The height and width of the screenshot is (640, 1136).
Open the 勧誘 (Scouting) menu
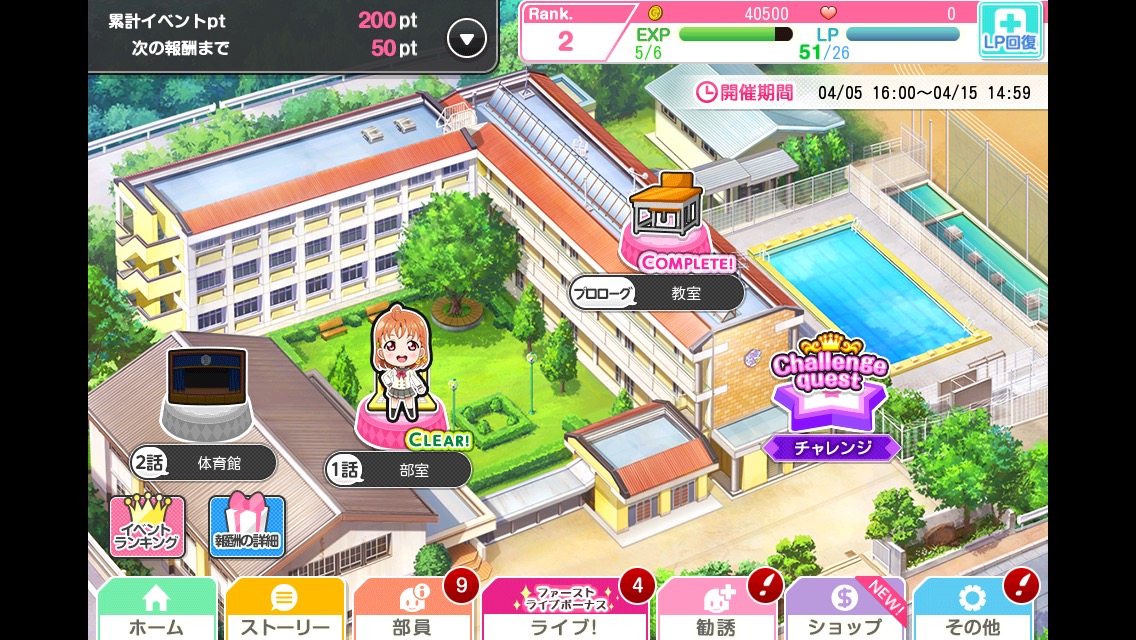(716, 610)
